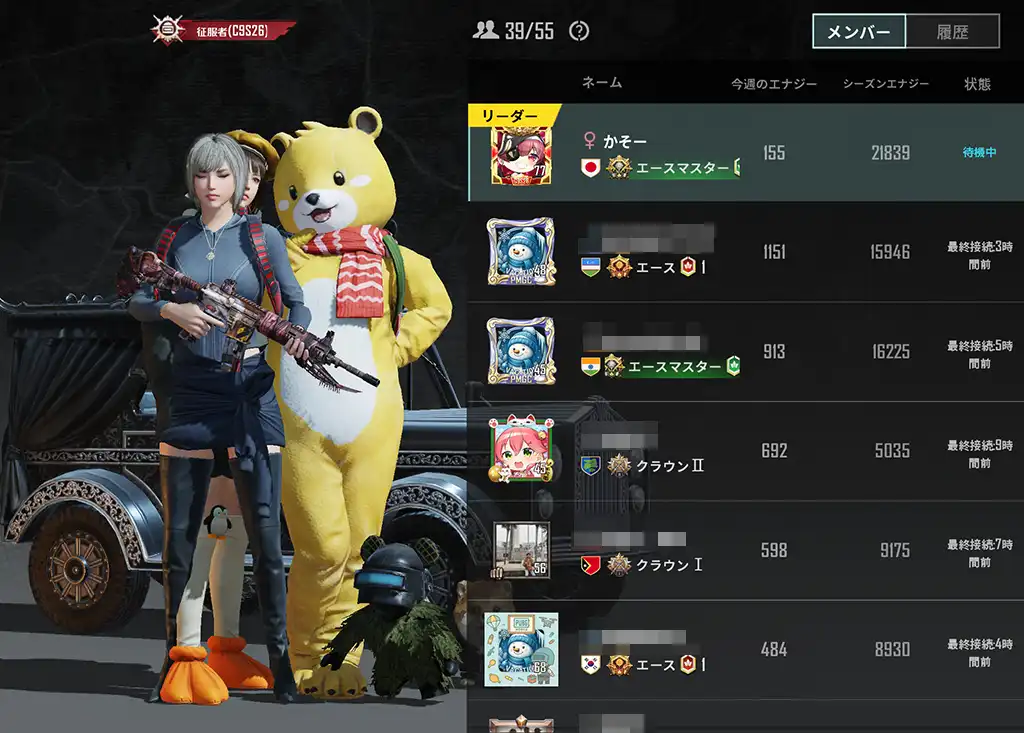Open leader かそー's avatar portrait
The image size is (1024, 733).
click(x=521, y=154)
